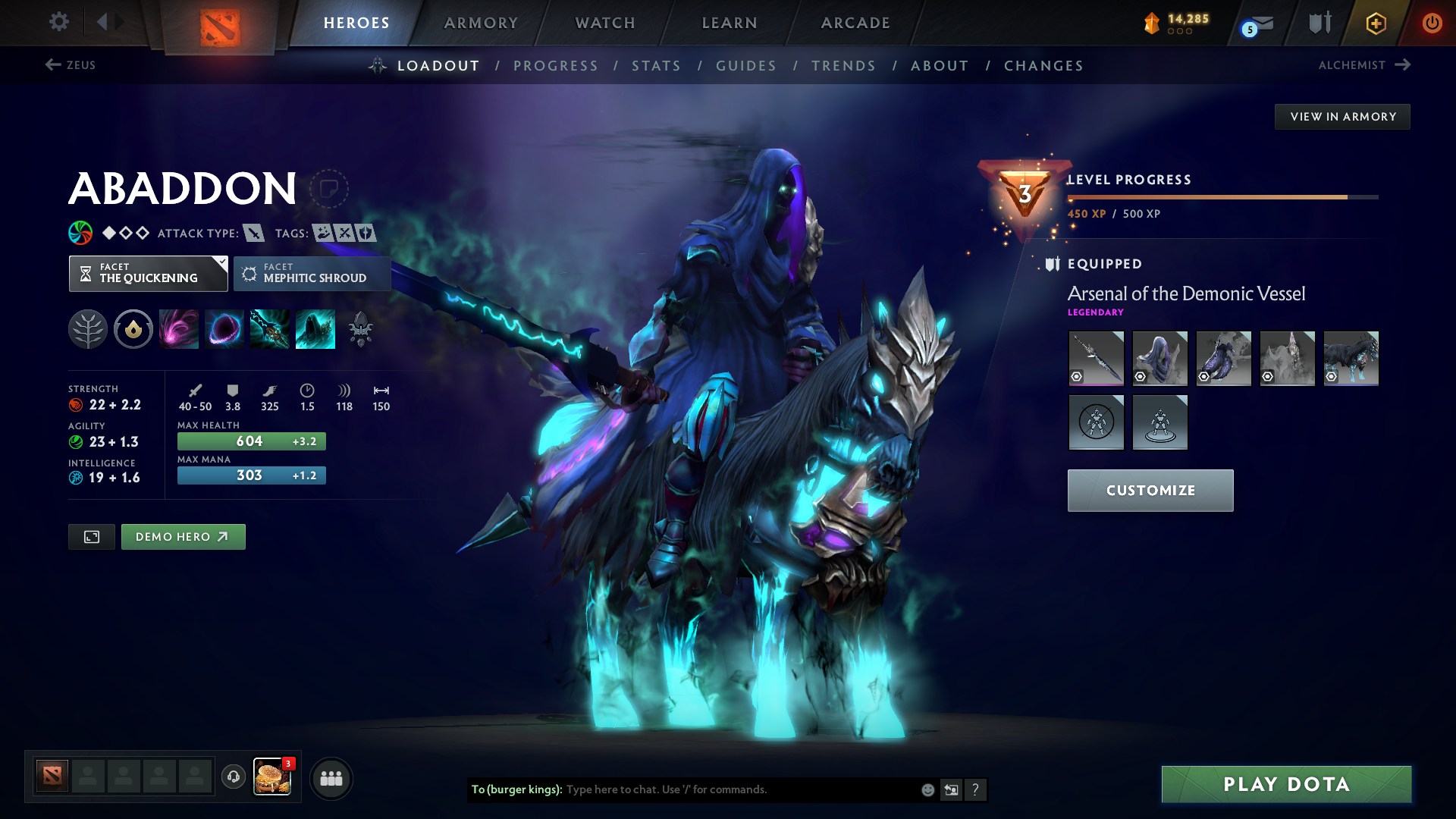Open the armory shield-and-sword icon in top bar
The height and width of the screenshot is (819, 1456).
click(x=1318, y=22)
